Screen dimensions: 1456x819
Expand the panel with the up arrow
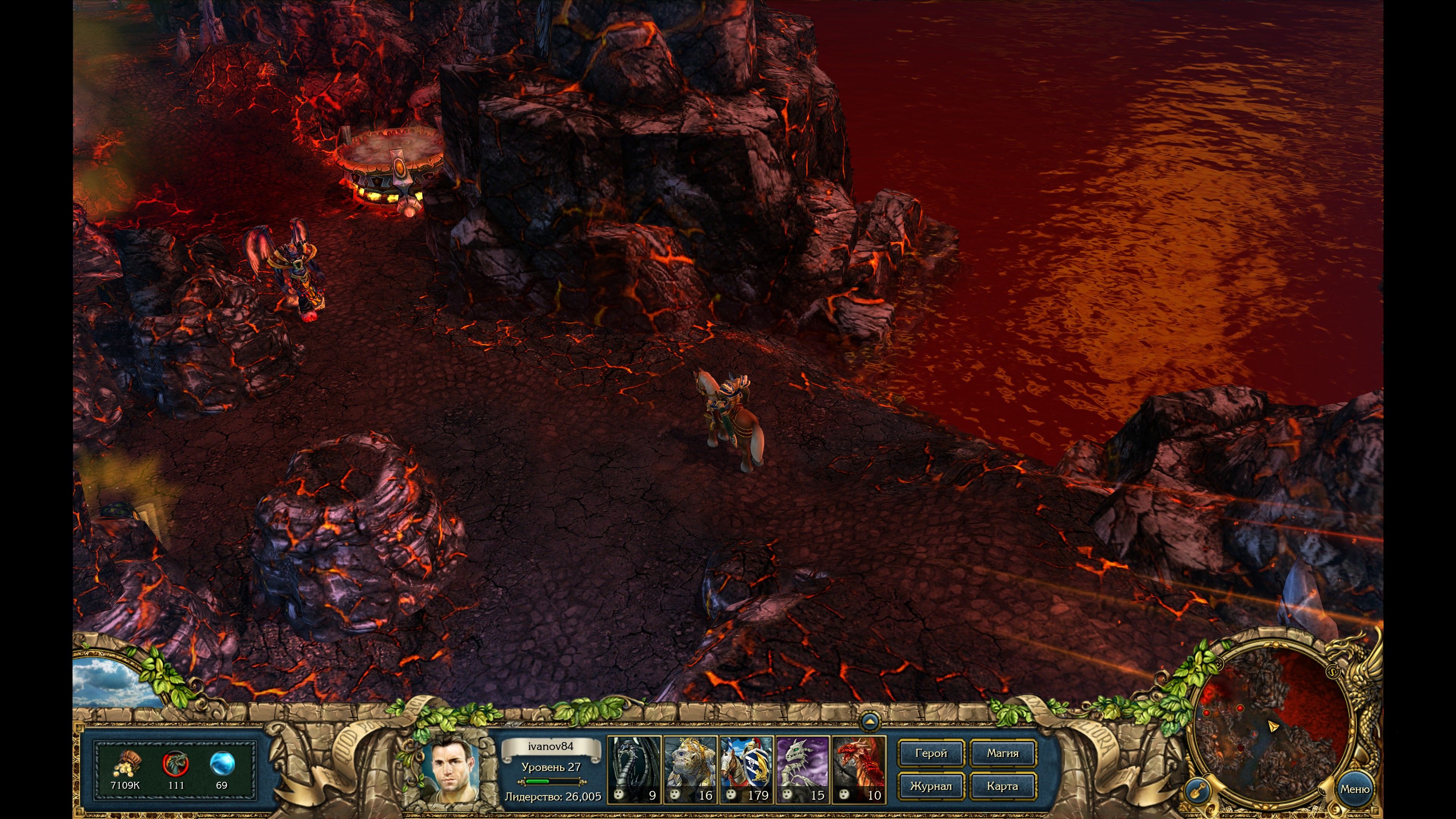(x=869, y=722)
